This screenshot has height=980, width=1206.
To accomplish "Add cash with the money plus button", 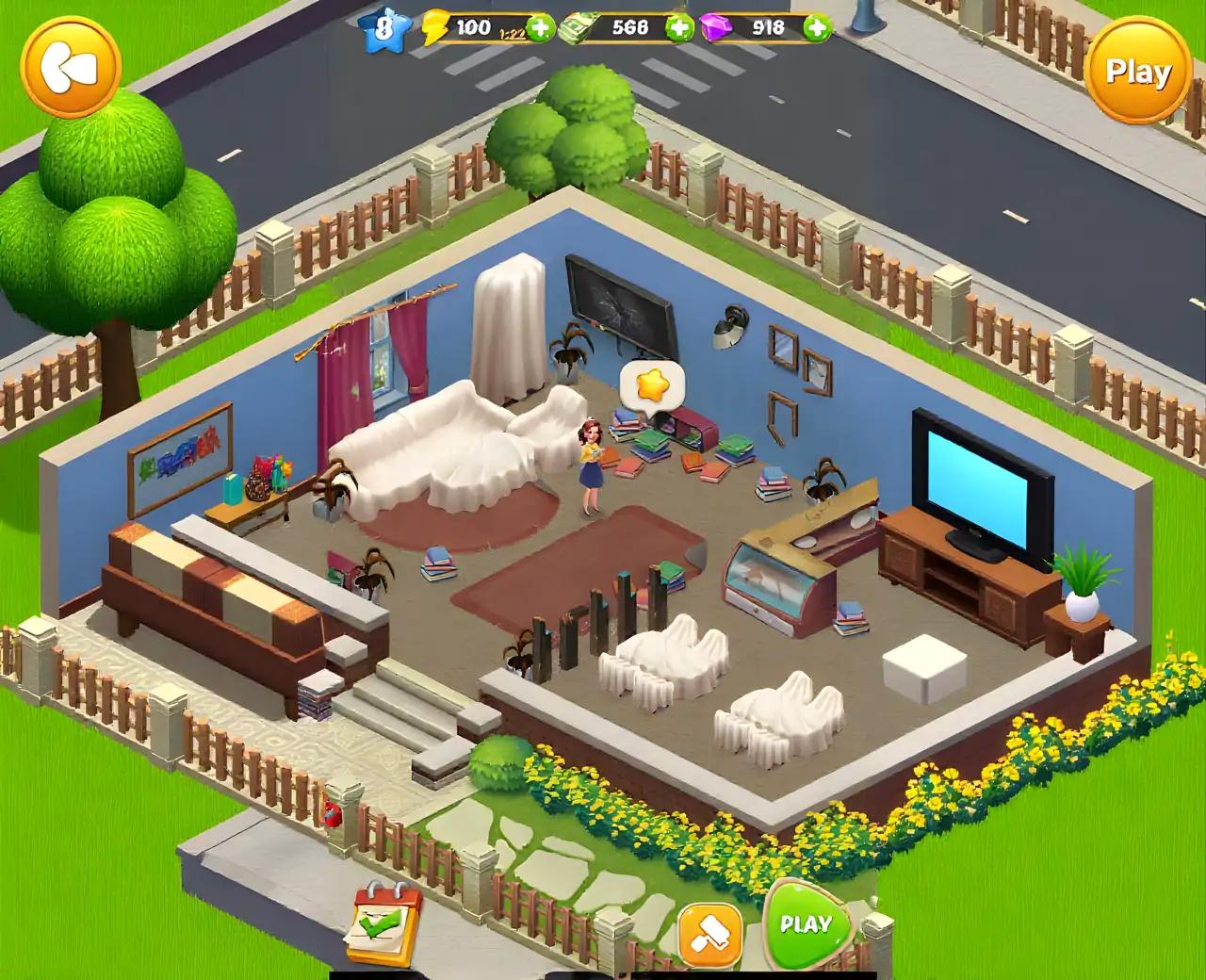I will (679, 27).
